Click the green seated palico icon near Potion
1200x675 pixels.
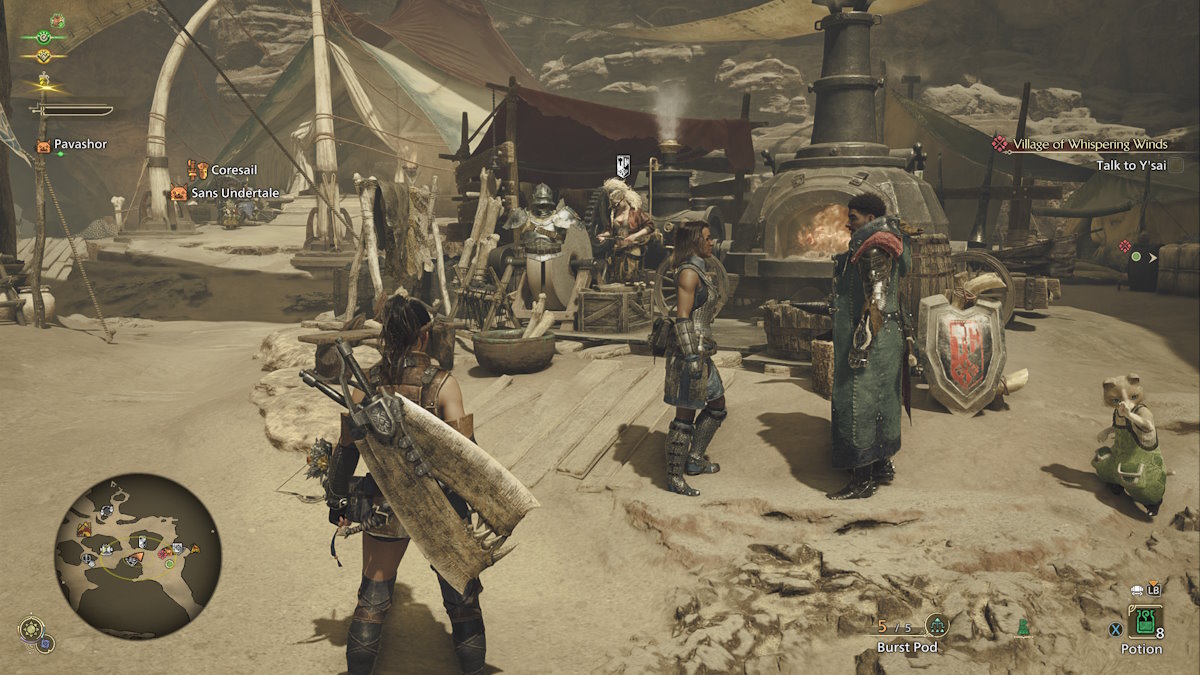[x=1022, y=627]
